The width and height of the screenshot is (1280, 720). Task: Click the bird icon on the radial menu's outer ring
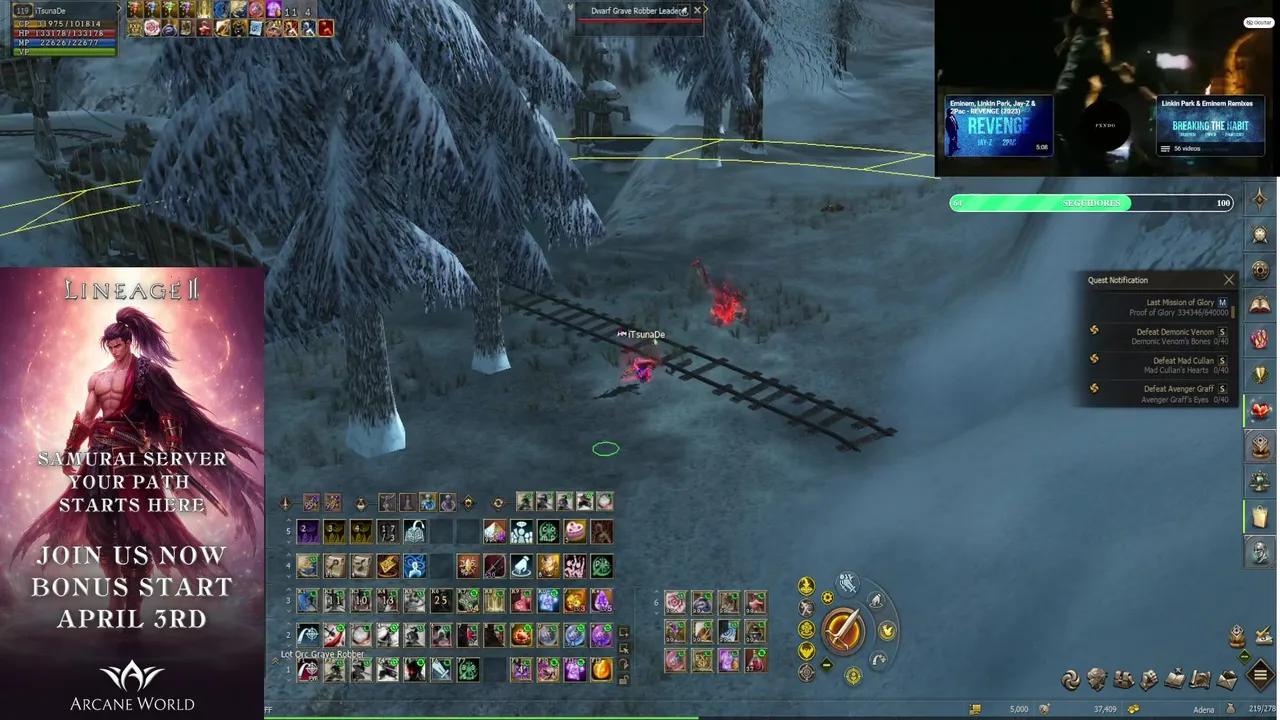[x=876, y=599]
